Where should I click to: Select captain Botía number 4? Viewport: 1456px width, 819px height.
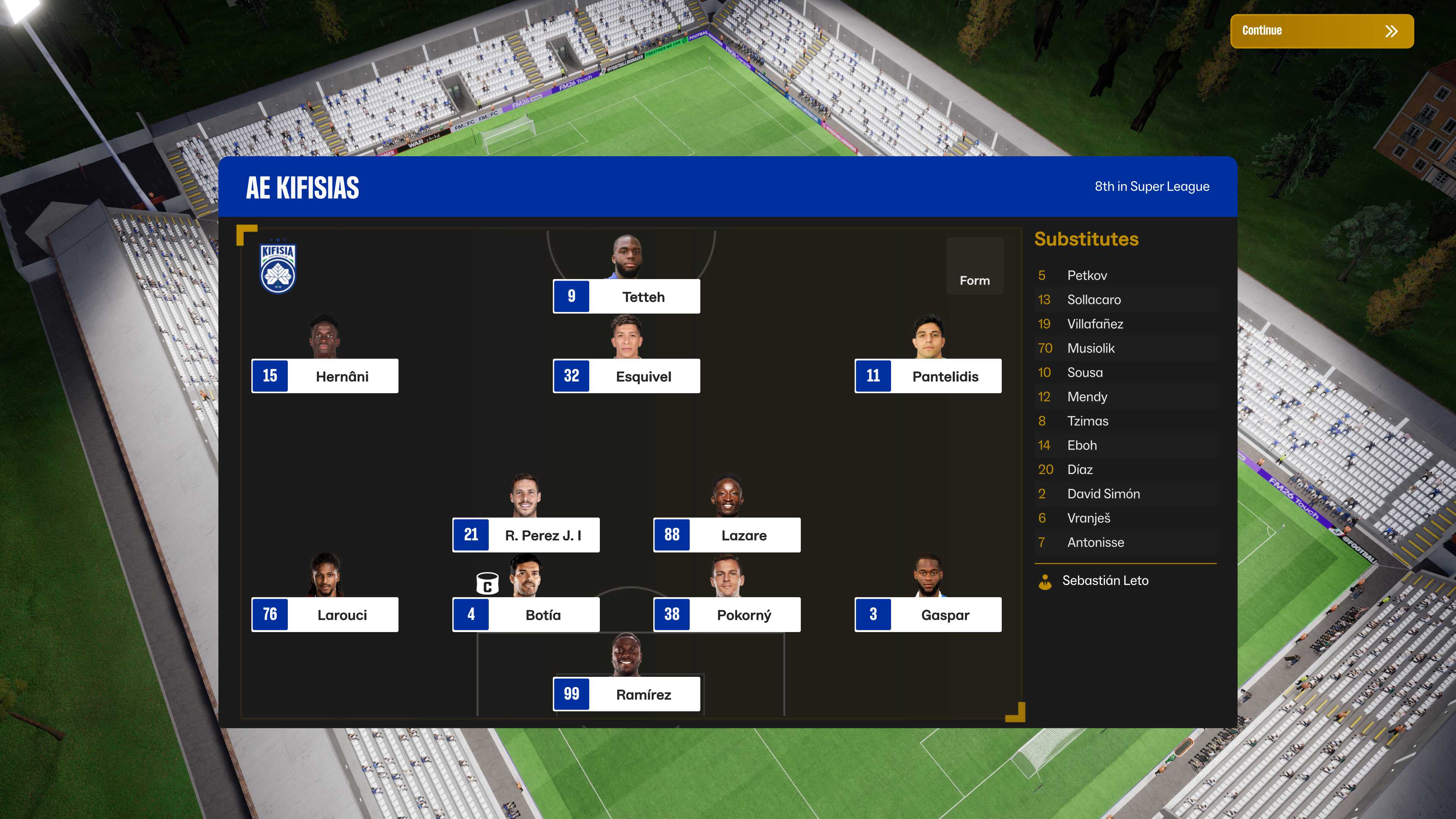coord(526,614)
